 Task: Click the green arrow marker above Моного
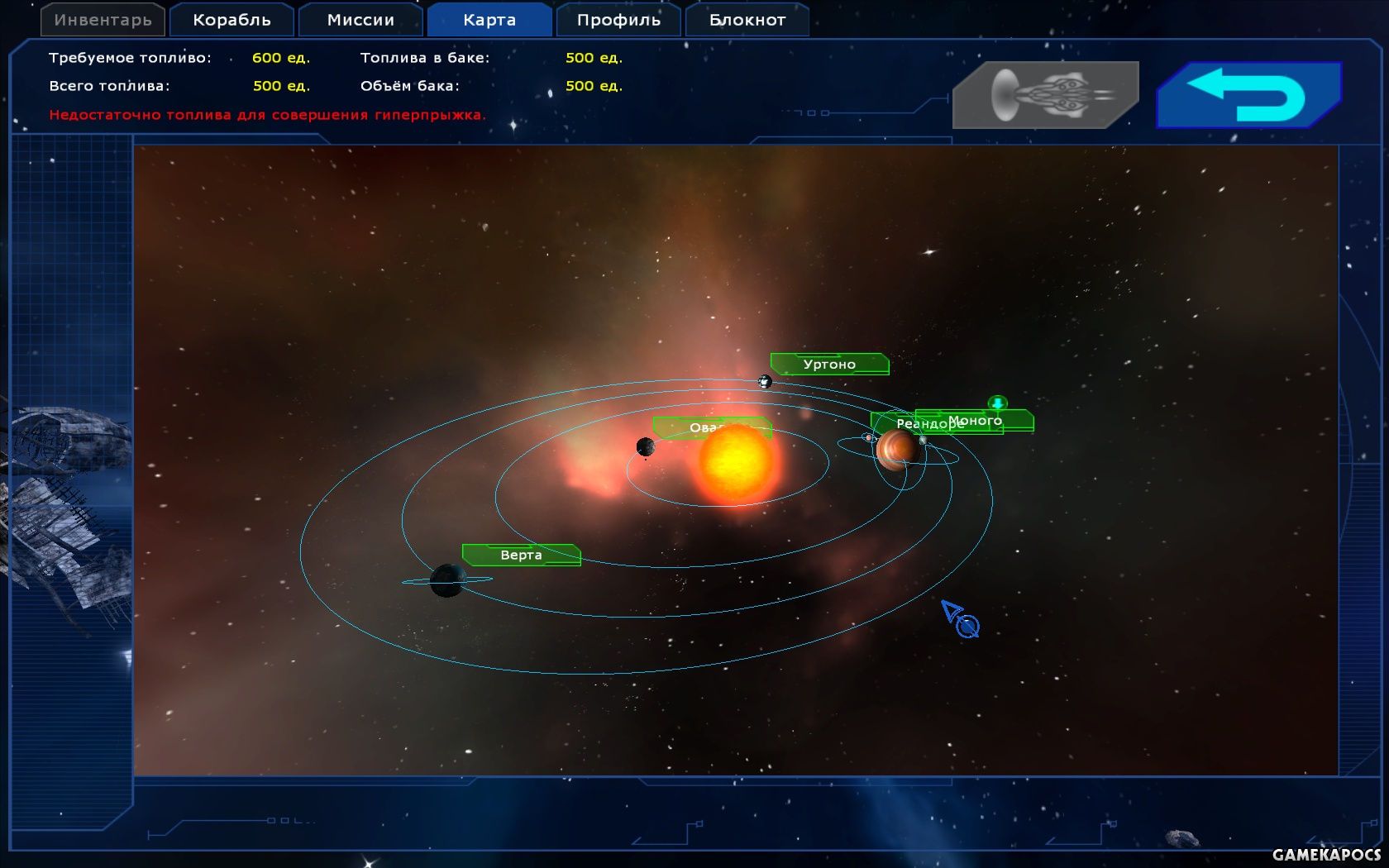[x=998, y=403]
